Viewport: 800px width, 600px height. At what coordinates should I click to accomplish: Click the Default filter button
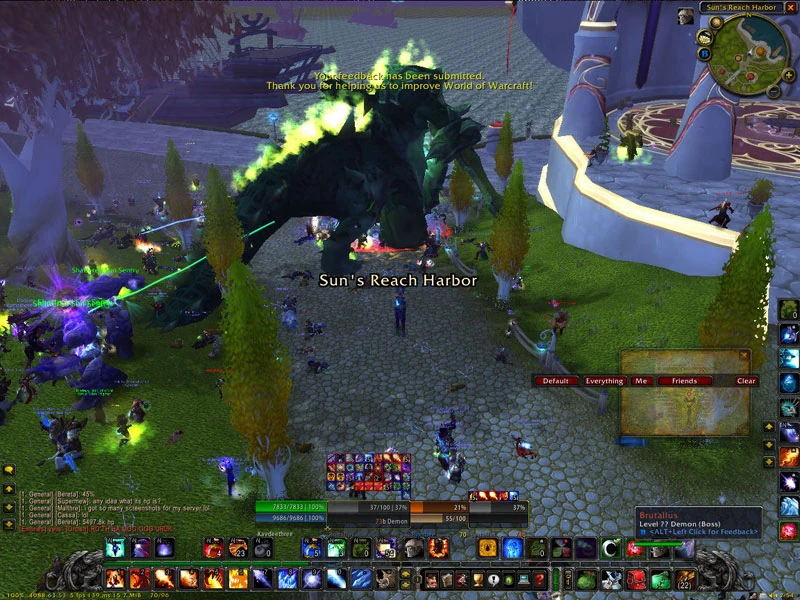coord(555,381)
